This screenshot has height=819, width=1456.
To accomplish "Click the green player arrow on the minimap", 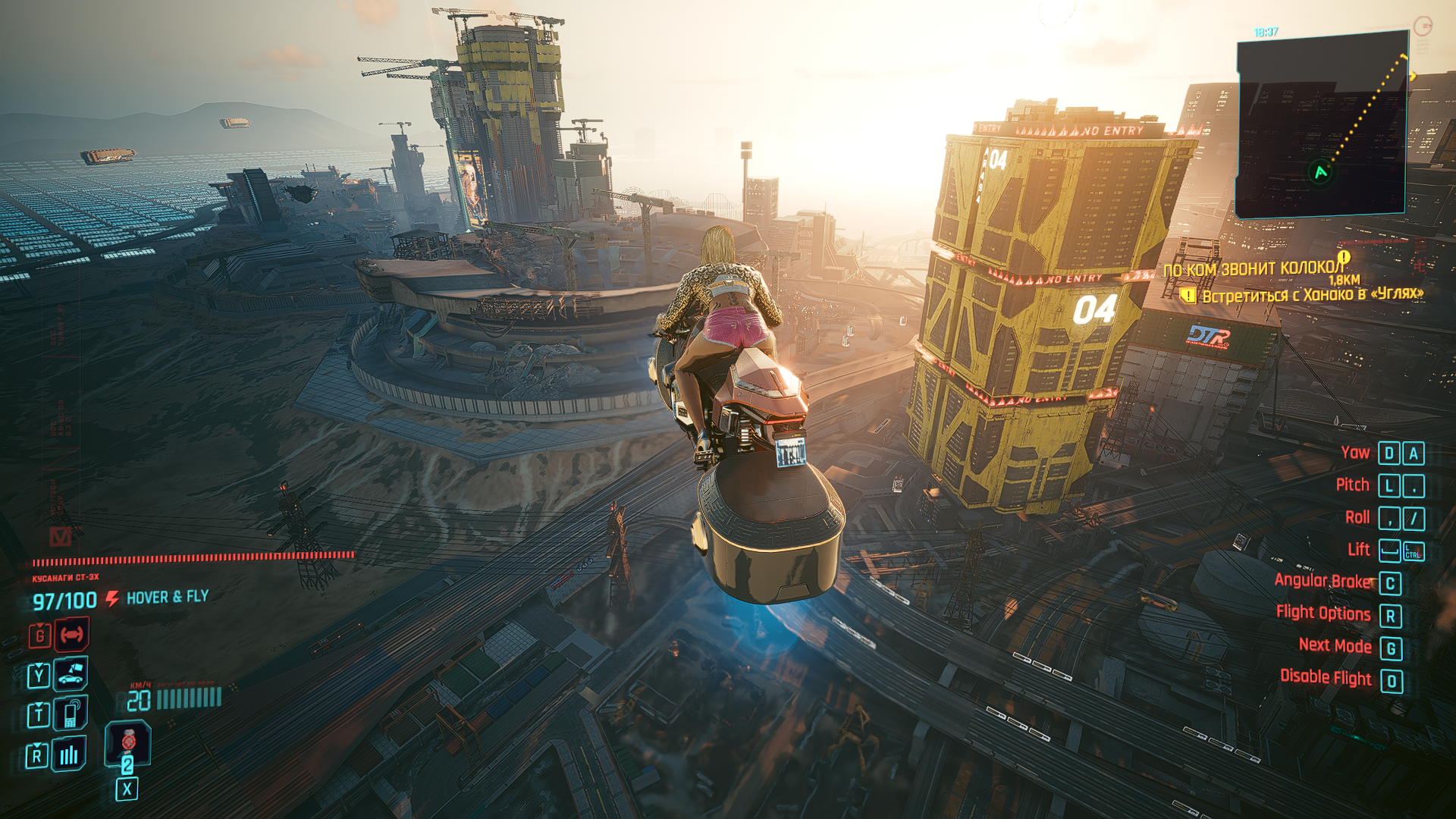I will [1321, 172].
